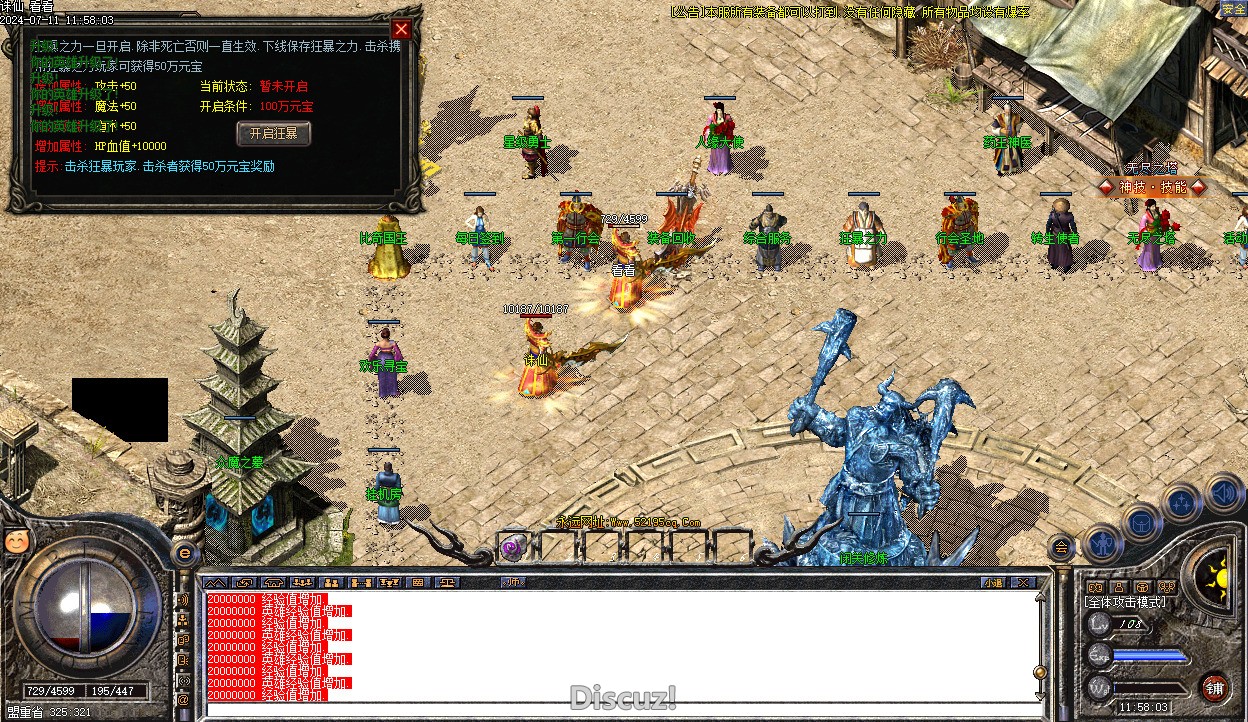Open the red 铺 shop button
This screenshot has height=722, width=1248.
click(1214, 688)
